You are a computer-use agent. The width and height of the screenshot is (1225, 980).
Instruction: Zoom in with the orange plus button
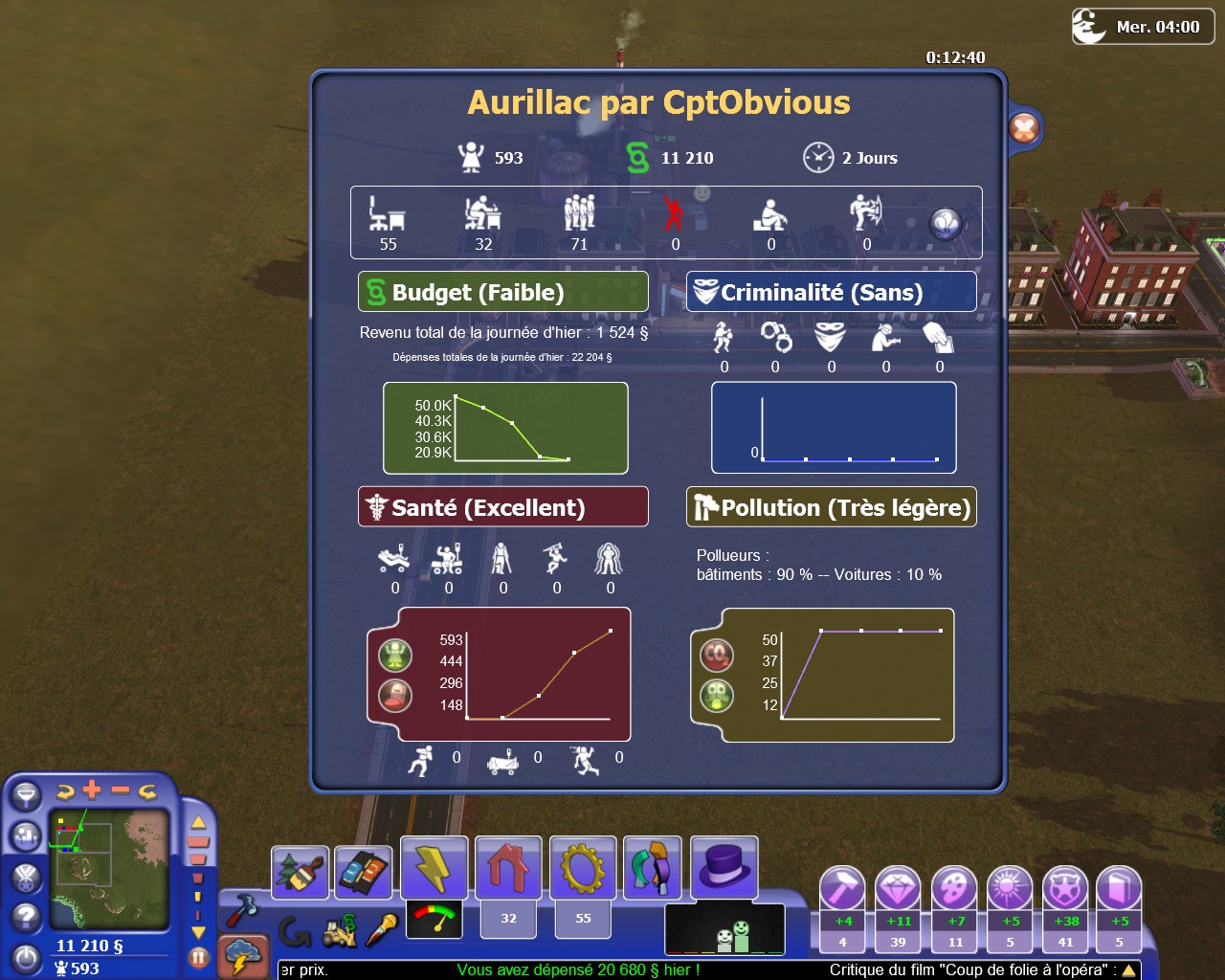pos(92,791)
